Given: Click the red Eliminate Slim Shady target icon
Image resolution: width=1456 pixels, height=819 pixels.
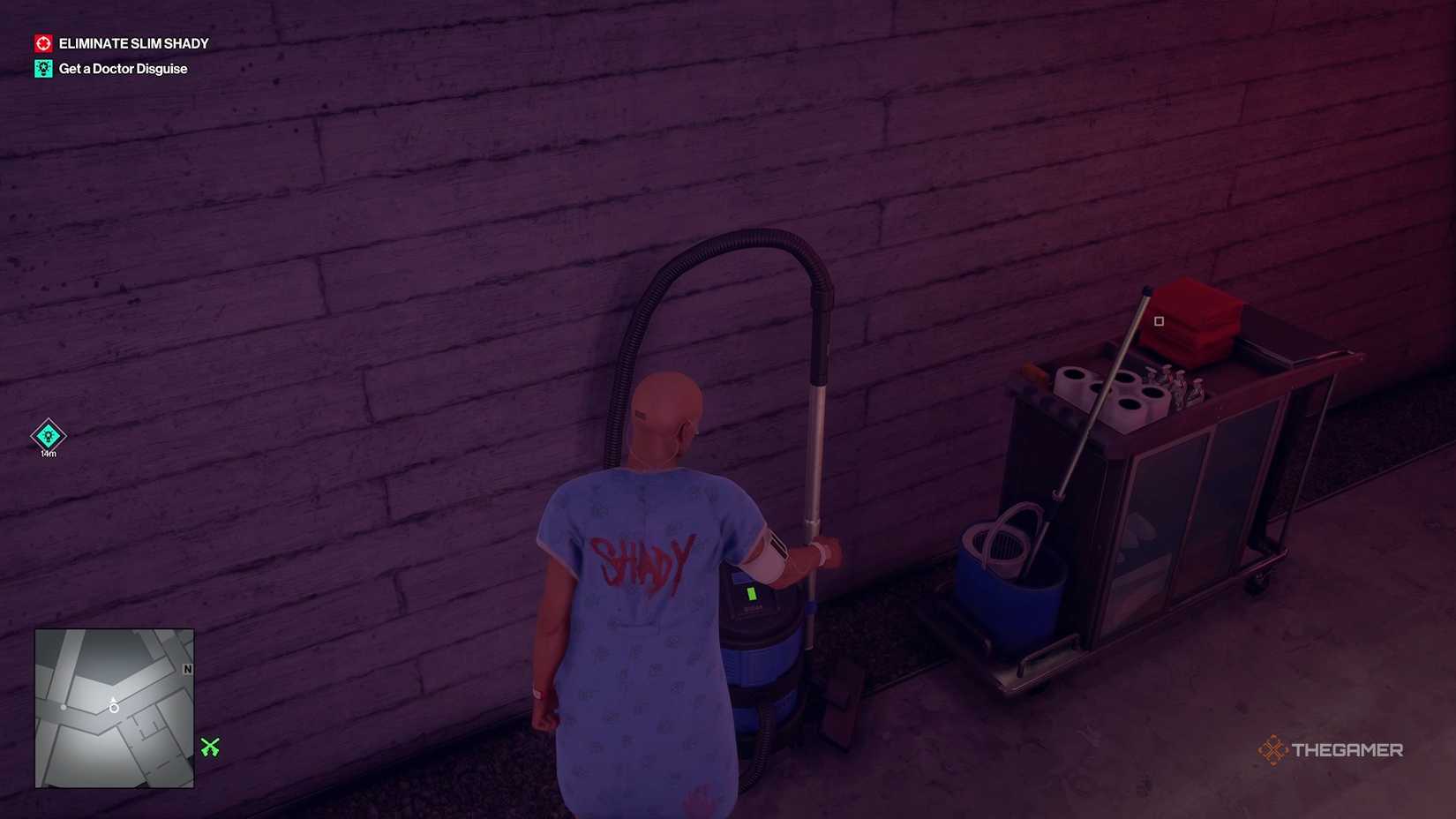Looking at the screenshot, I should tap(42, 42).
